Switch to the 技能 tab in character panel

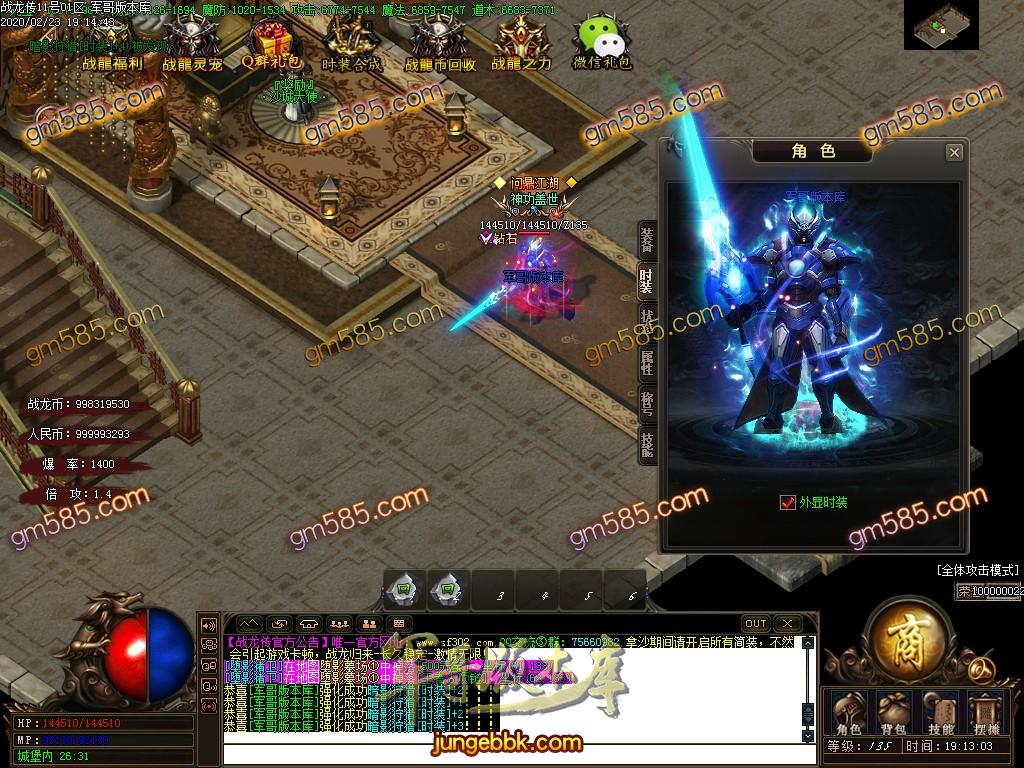point(647,444)
